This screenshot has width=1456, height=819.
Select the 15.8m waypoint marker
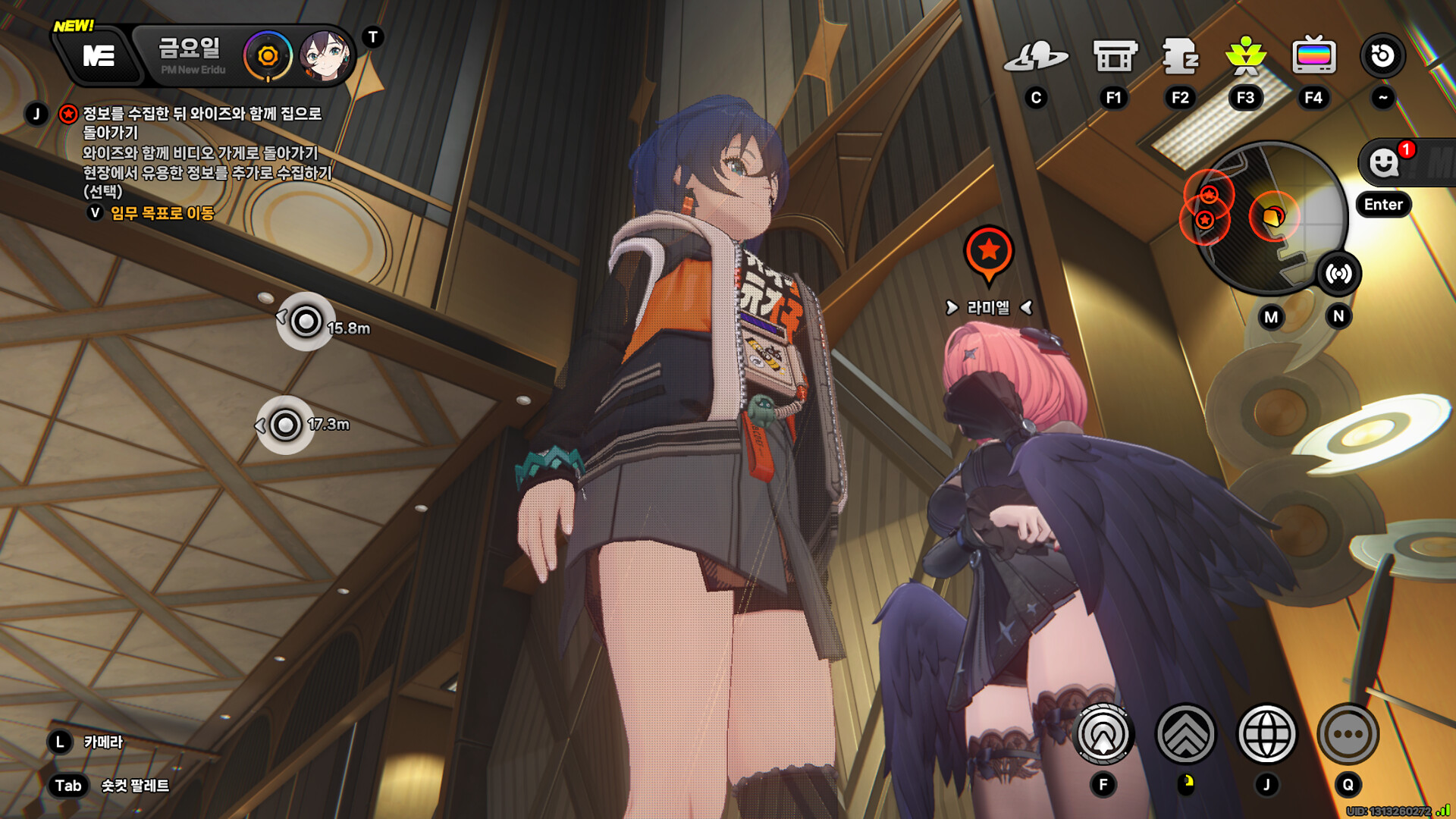pos(306,322)
